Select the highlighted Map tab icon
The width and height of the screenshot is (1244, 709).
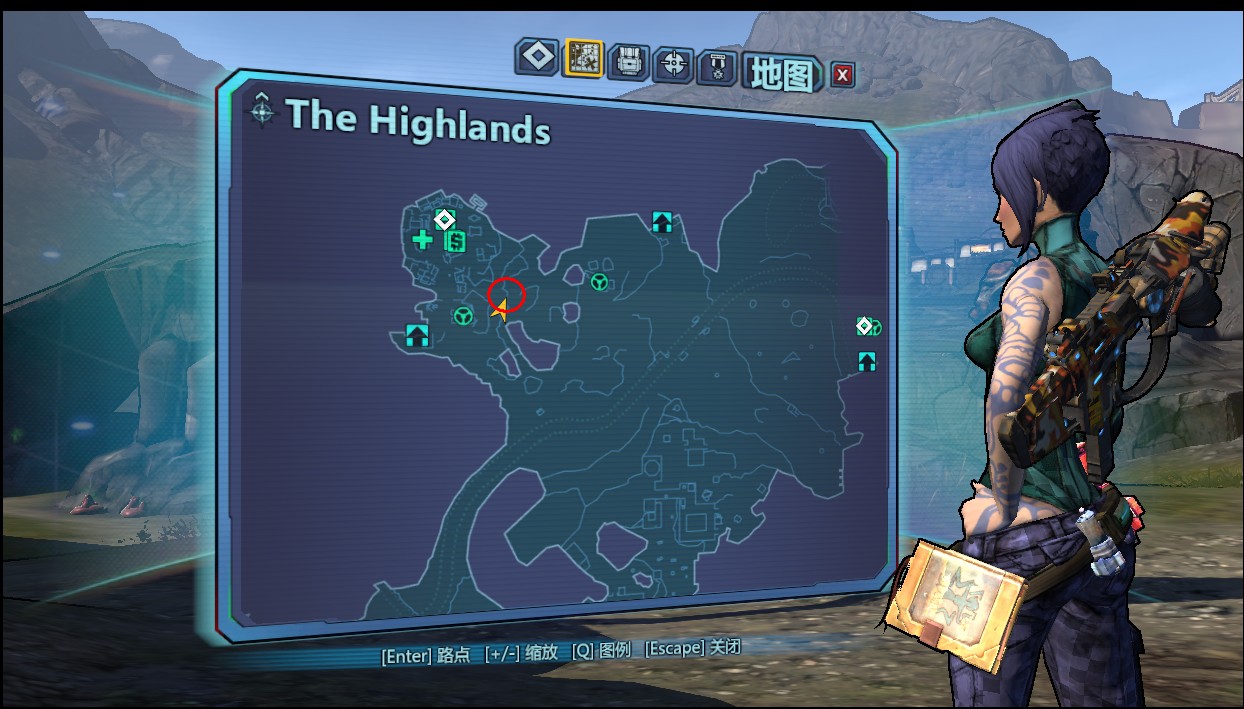tap(583, 59)
